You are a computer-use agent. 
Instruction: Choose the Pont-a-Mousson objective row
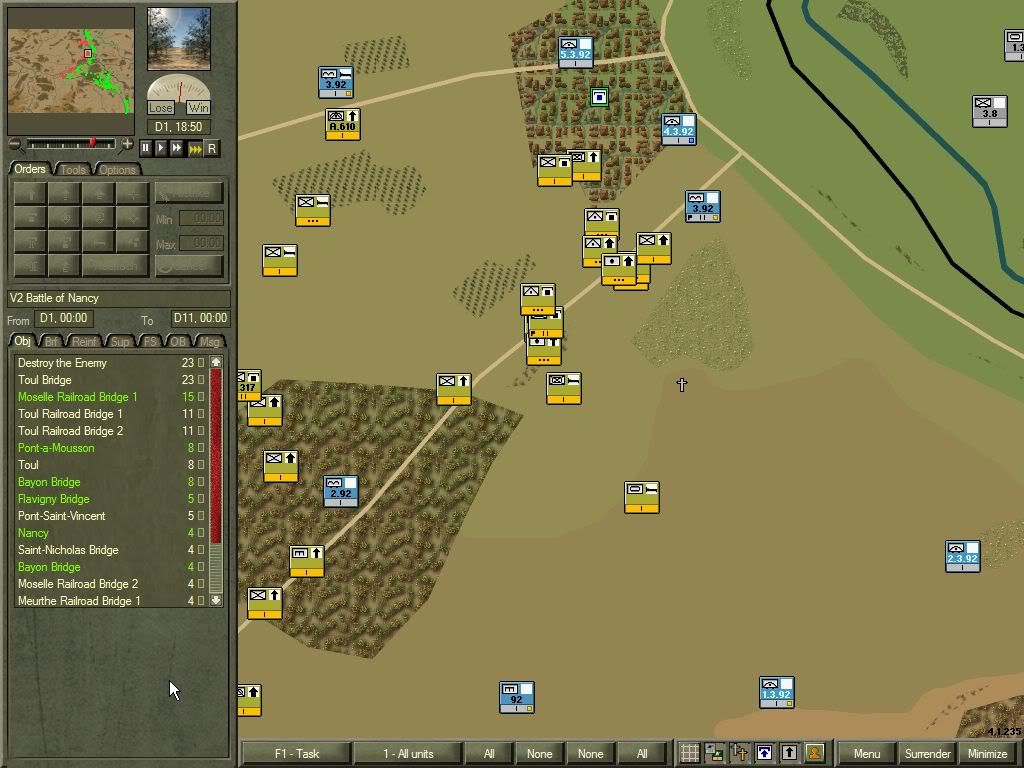(x=56, y=448)
